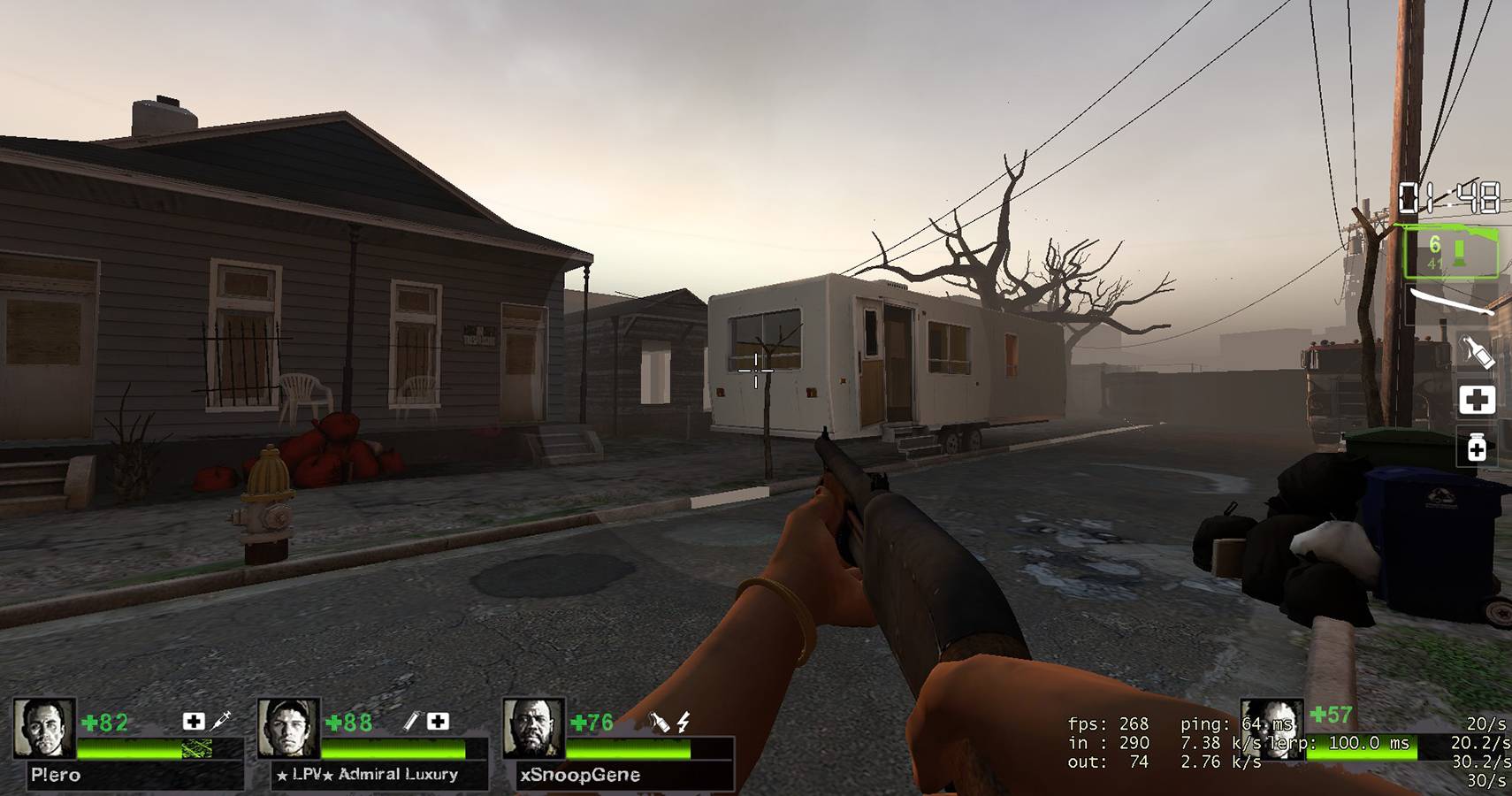The height and width of the screenshot is (796, 1512).
Task: Click the green lerp progress bar
Action: coord(1362,746)
